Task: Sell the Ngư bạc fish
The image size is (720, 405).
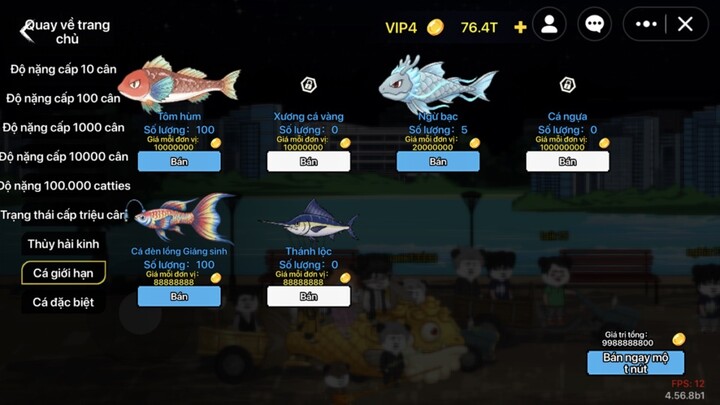Action: 438,161
